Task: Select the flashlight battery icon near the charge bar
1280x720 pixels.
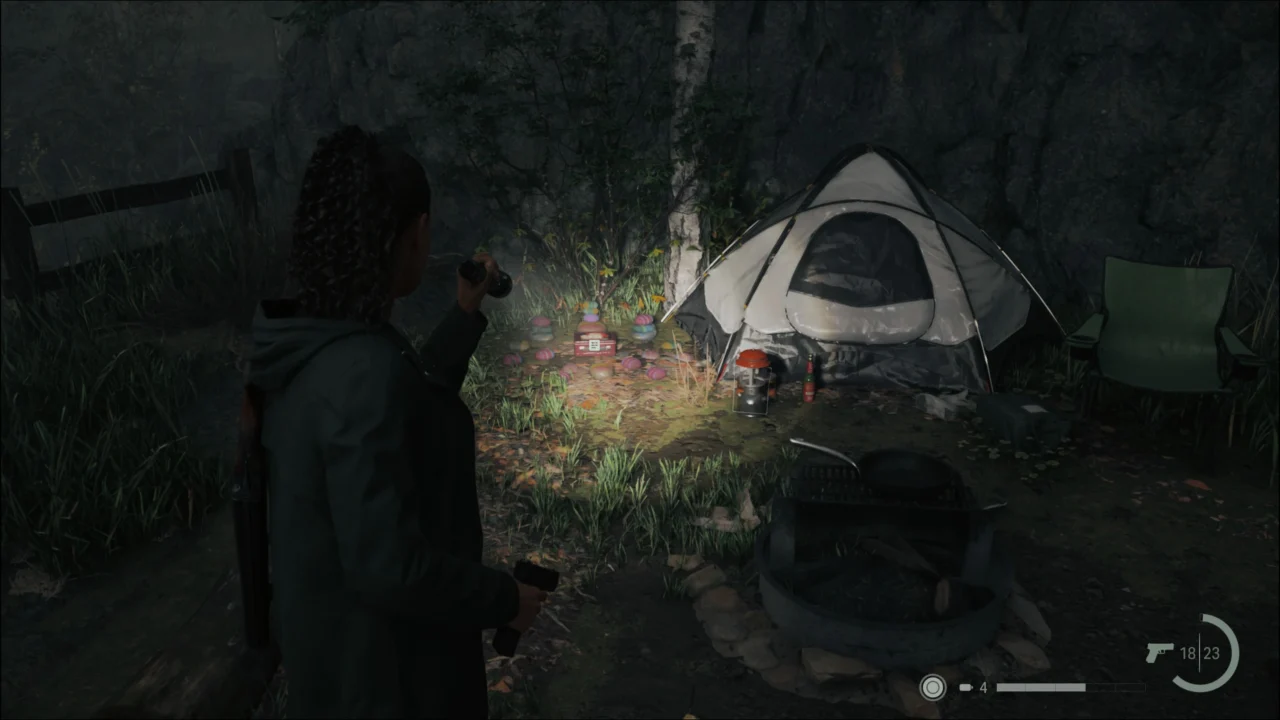Action: 965,687
